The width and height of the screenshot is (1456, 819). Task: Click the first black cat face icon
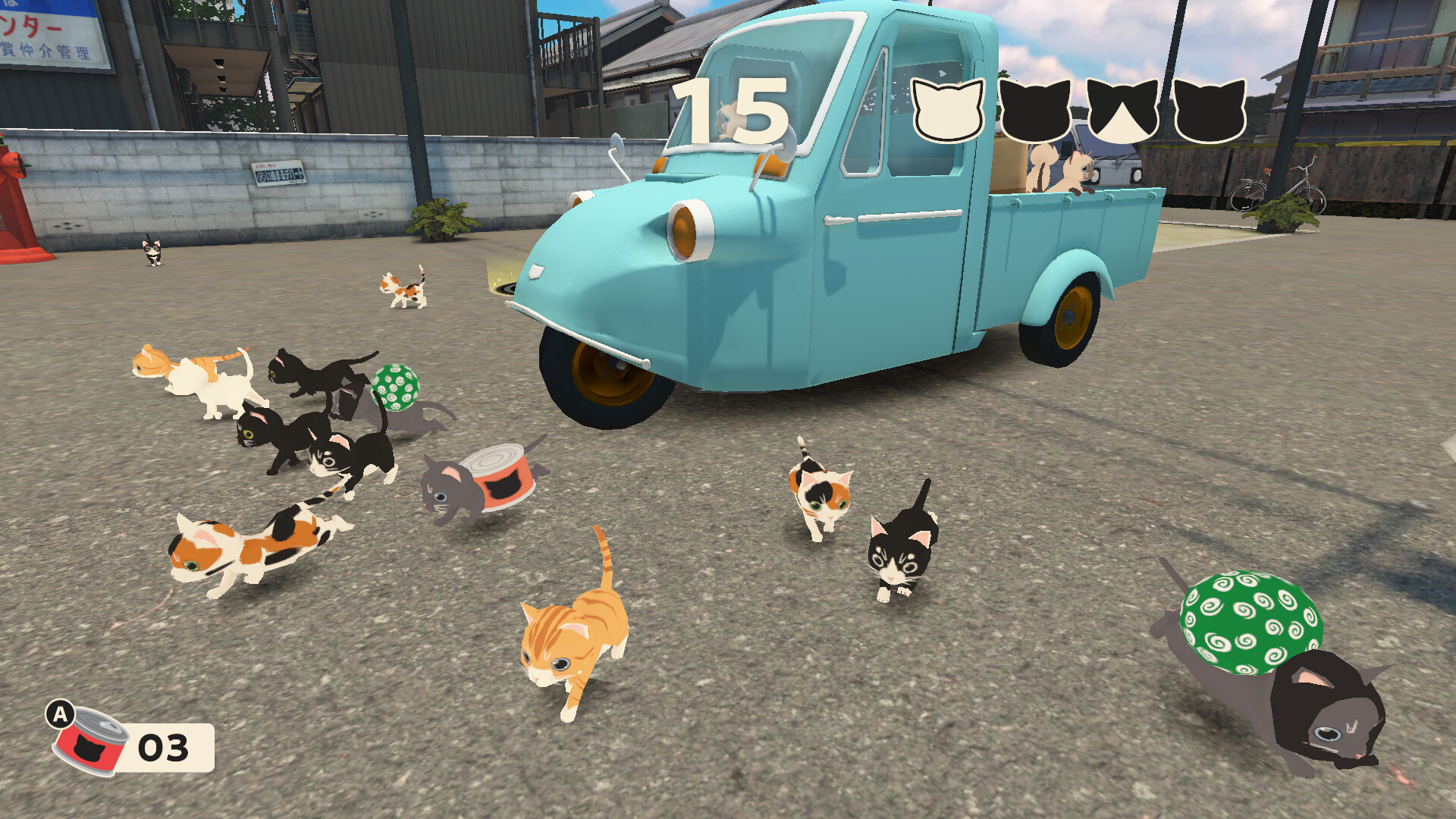point(1034,108)
